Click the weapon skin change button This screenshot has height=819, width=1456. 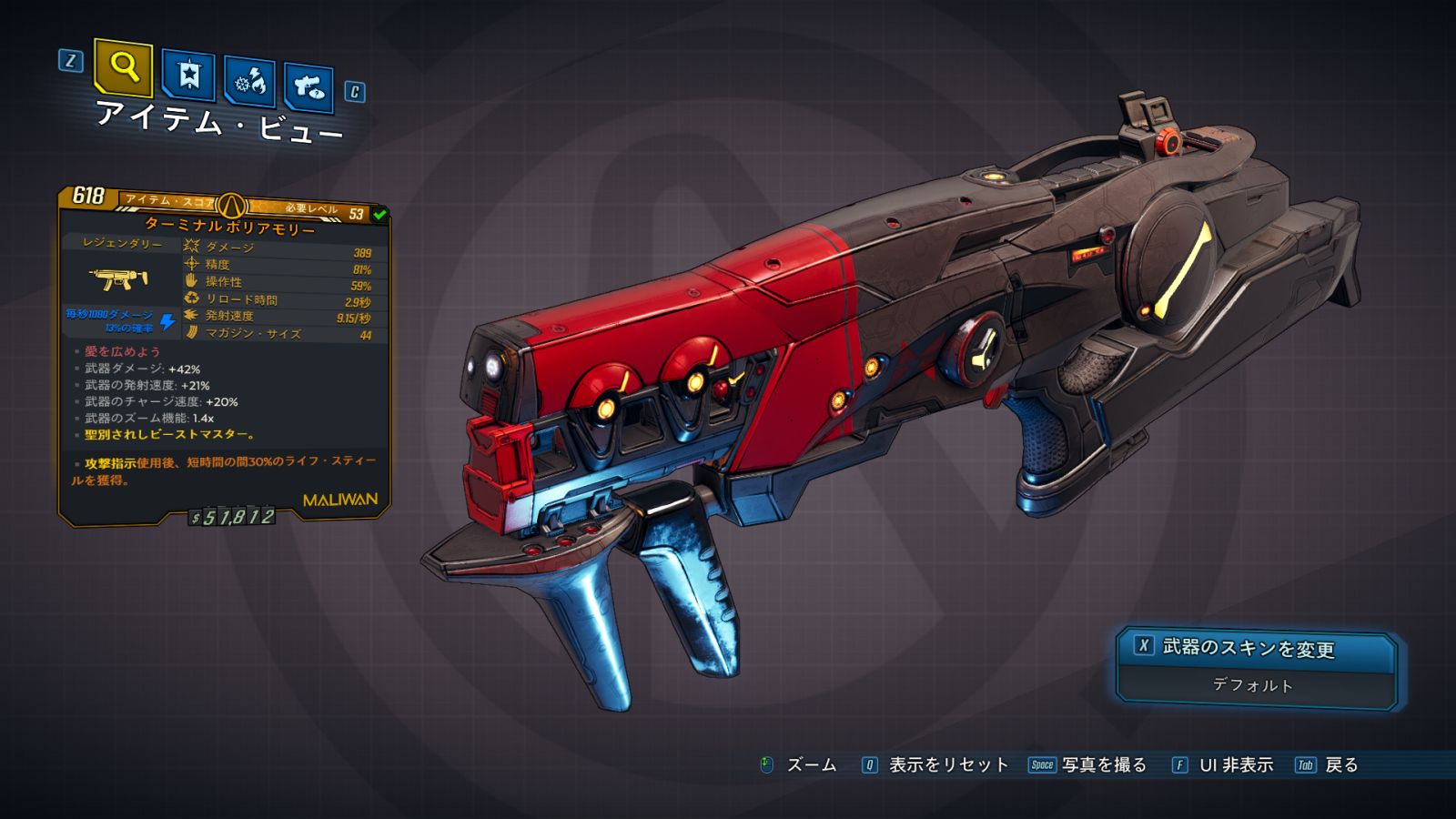coord(1255,648)
